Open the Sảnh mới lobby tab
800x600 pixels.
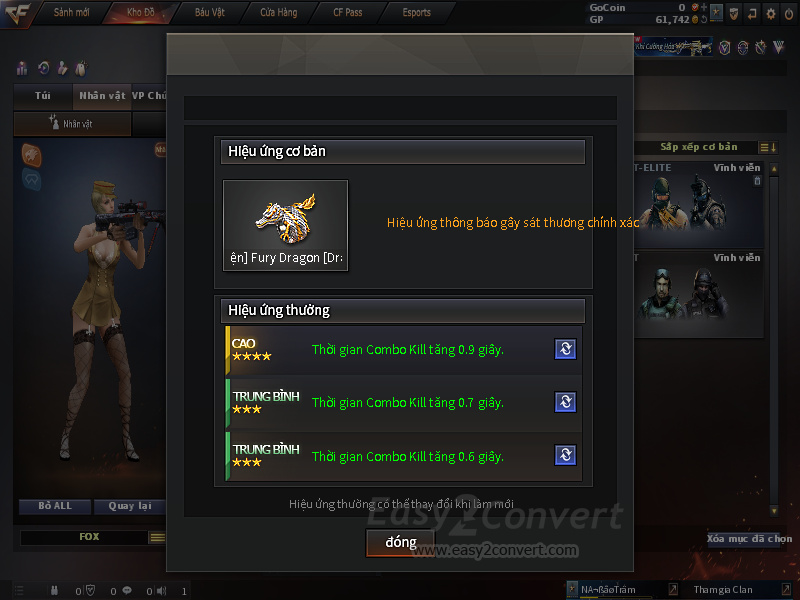(70, 13)
